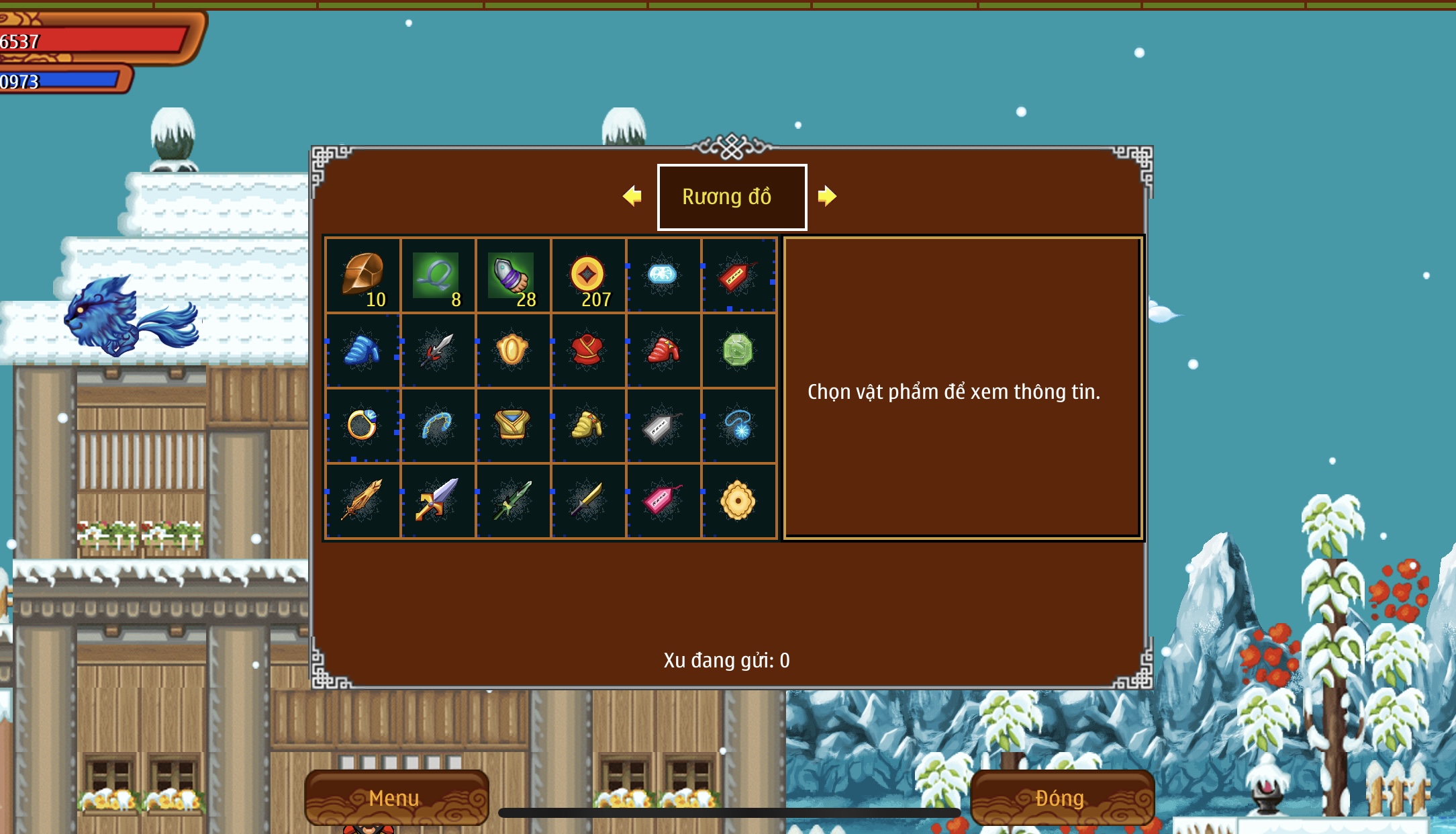Screen dimensions: 1456x834
Task: Select the pink talisman tag item
Action: click(663, 500)
